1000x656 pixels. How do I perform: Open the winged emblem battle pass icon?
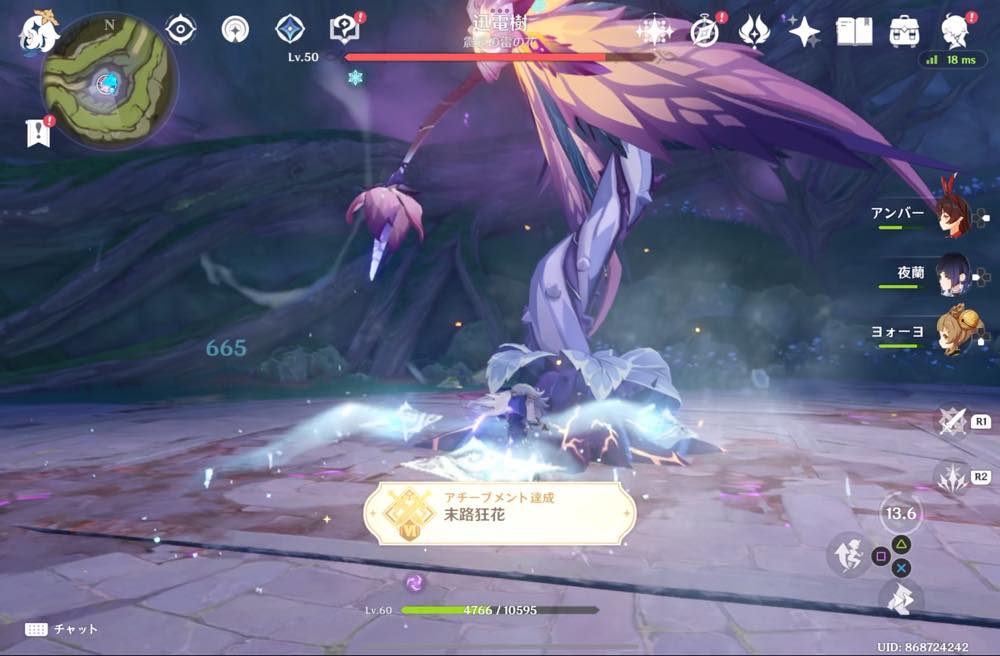[x=753, y=31]
